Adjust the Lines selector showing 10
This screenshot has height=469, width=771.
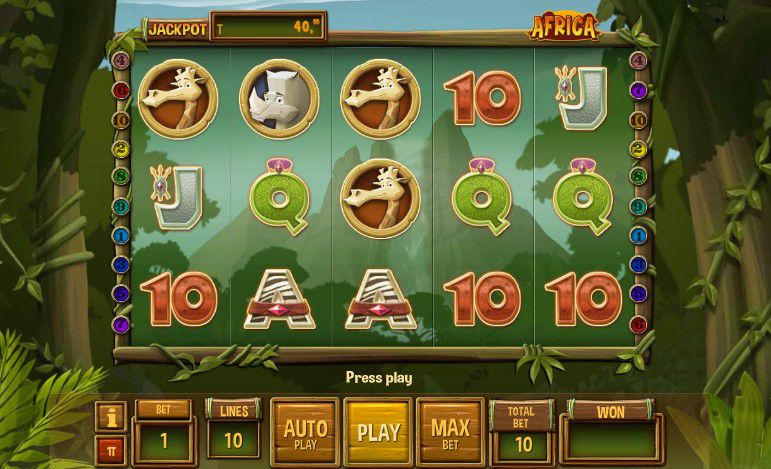pyautogui.click(x=233, y=439)
